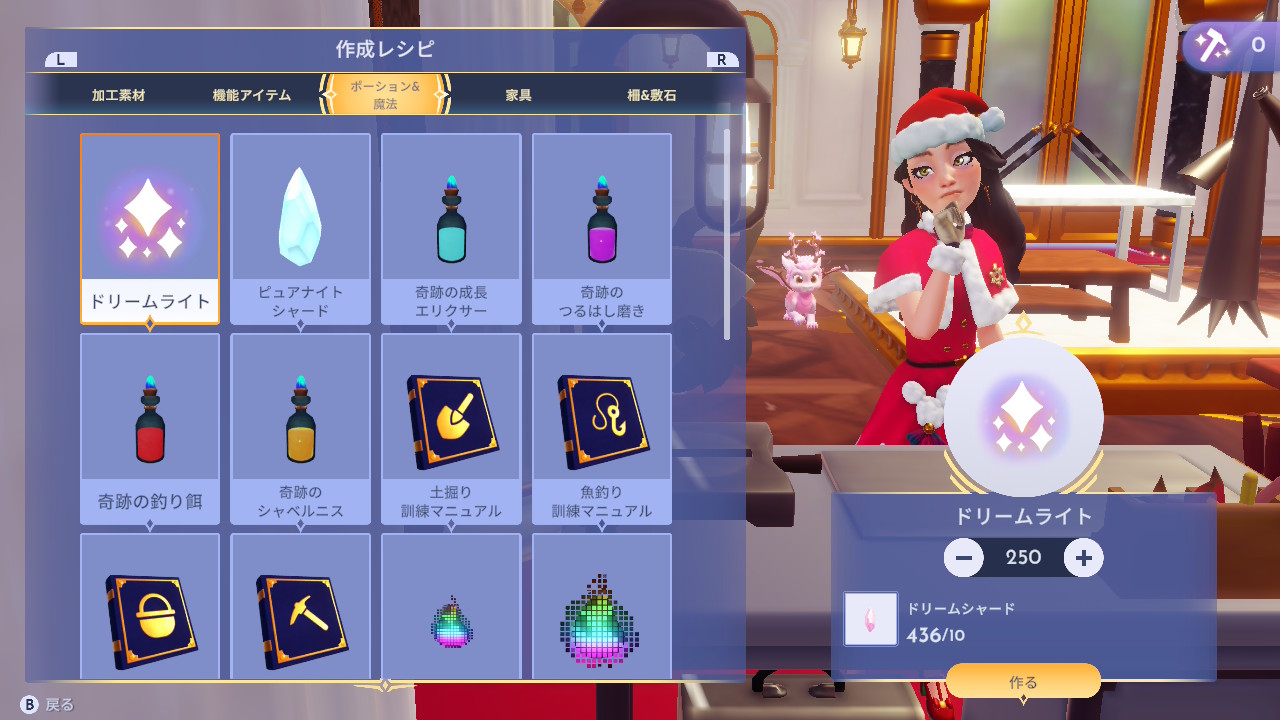Select the ドリームライト recipe

pos(150,228)
